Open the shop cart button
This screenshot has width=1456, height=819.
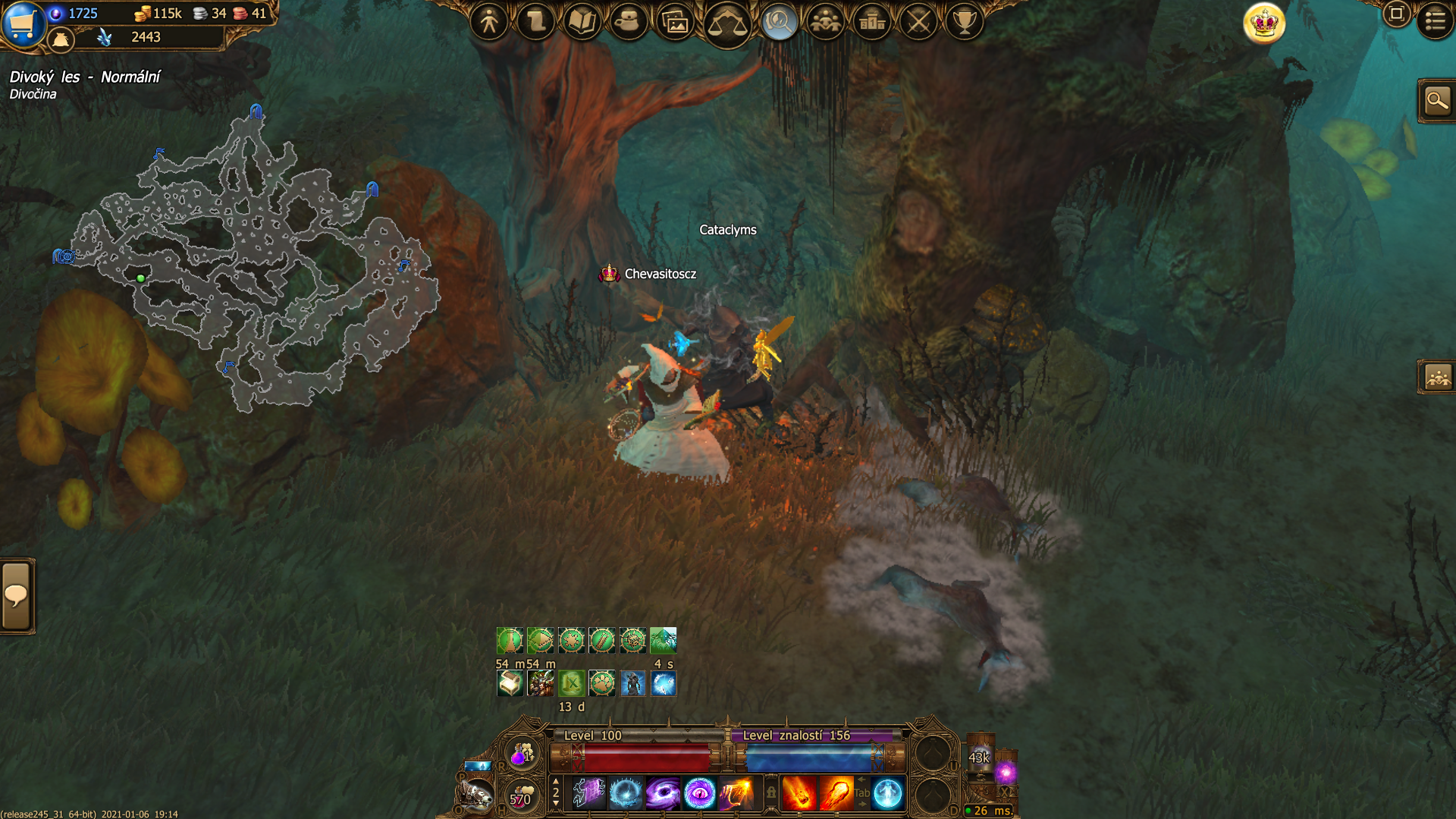coord(23,23)
